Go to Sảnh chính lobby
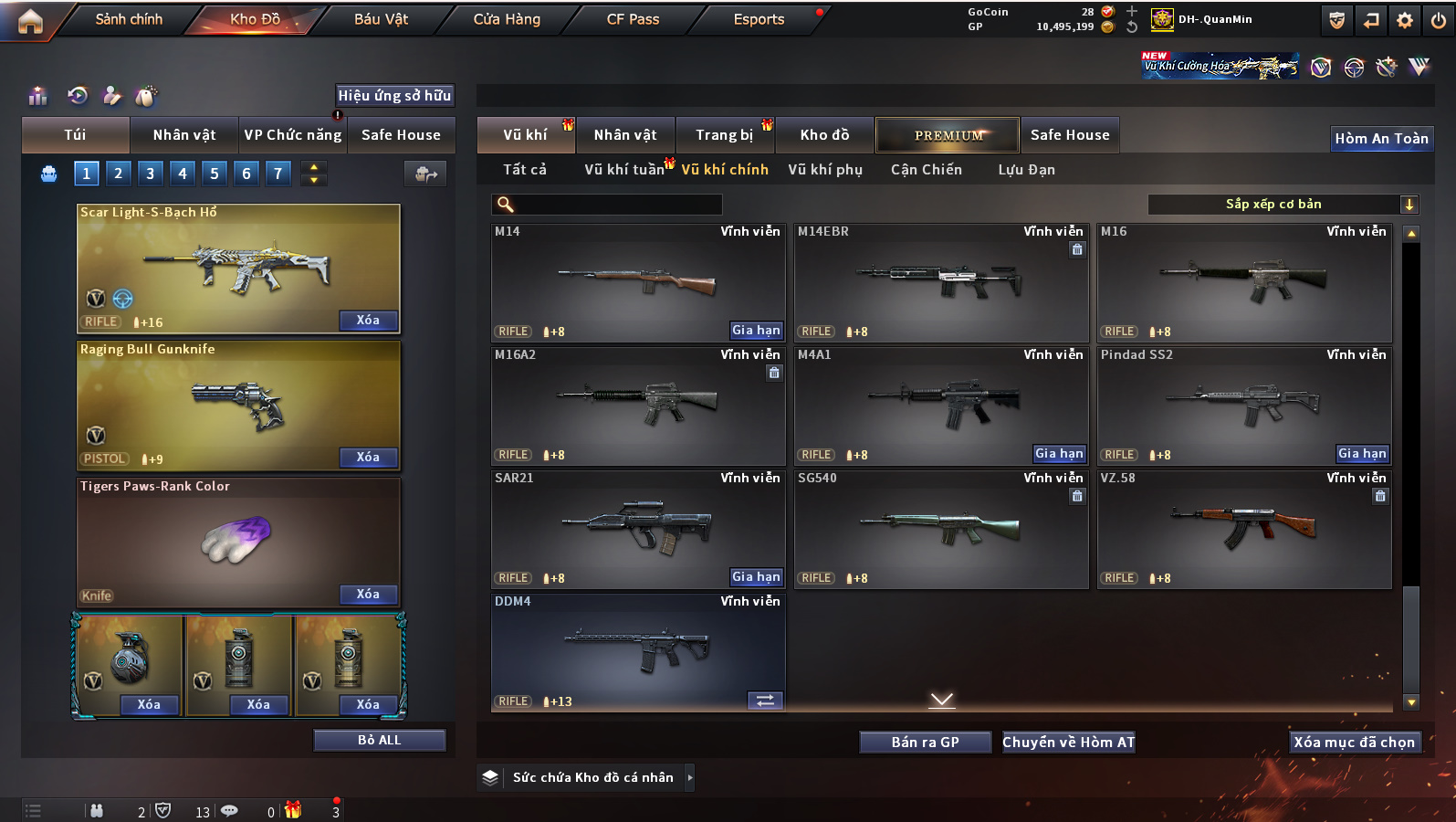The image size is (1456, 822). click(x=129, y=19)
